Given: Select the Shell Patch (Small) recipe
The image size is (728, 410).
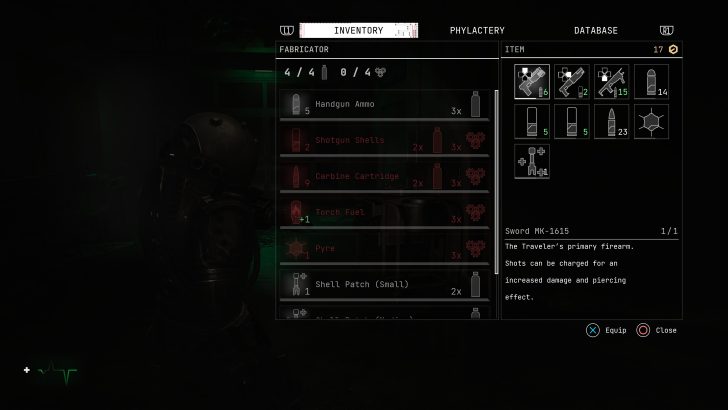Looking at the screenshot, I should coord(386,284).
